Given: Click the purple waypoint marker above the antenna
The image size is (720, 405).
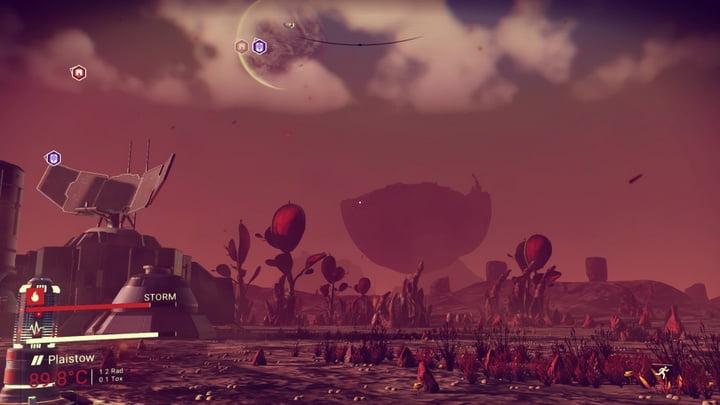Looking at the screenshot, I should [53, 158].
